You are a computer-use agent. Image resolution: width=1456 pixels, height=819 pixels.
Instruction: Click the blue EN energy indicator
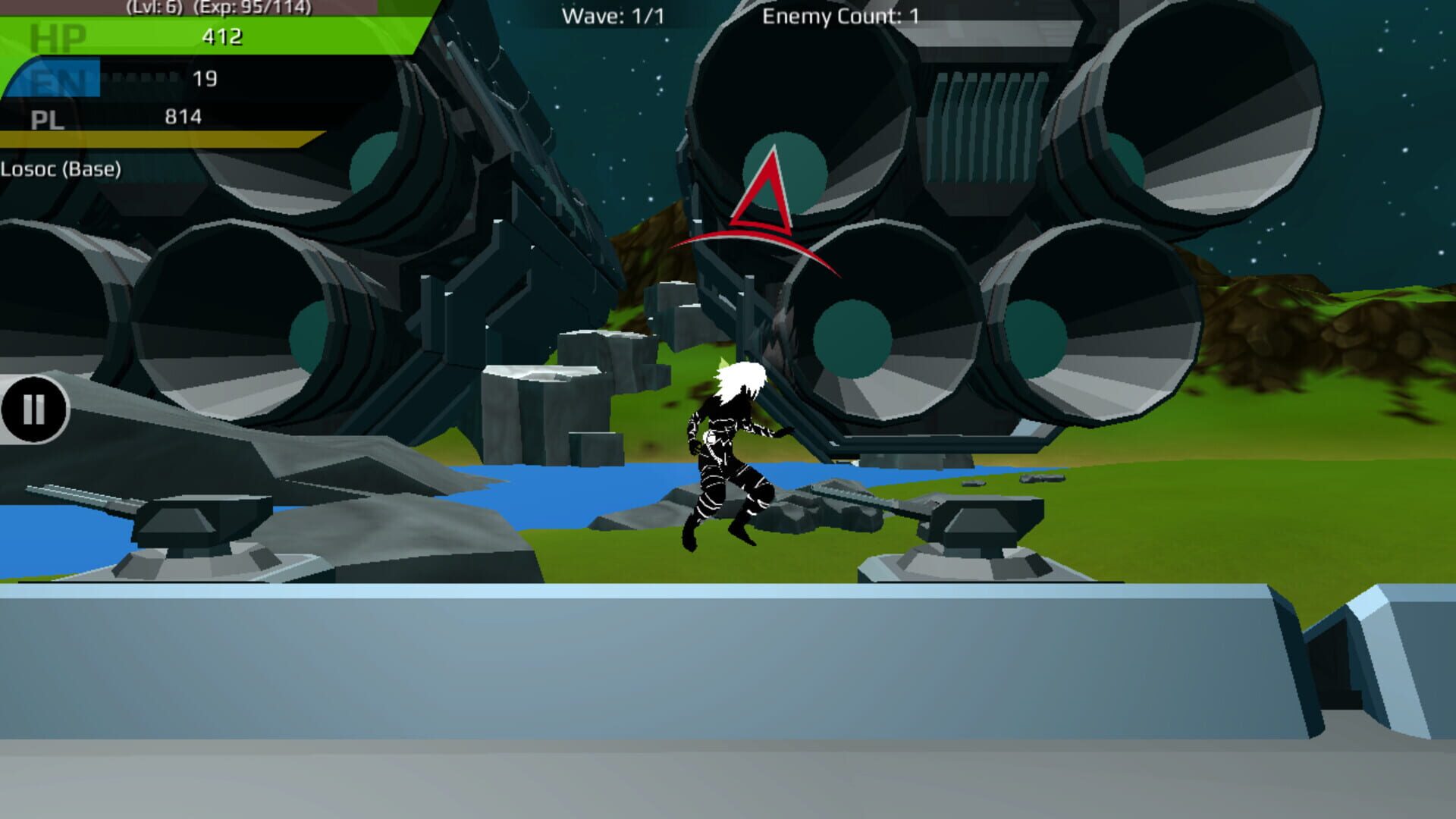tap(53, 76)
